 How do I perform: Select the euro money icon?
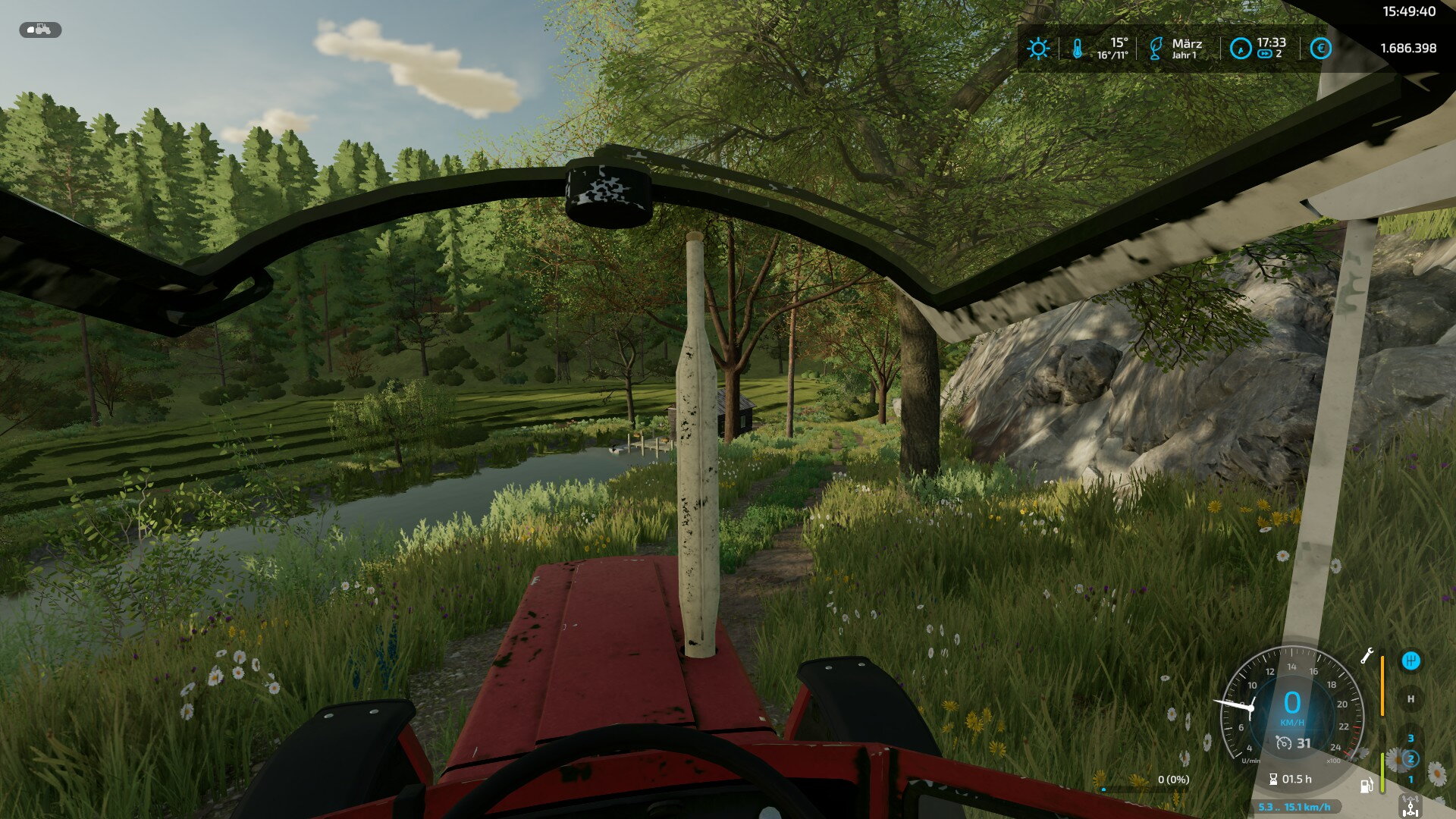pyautogui.click(x=1320, y=49)
